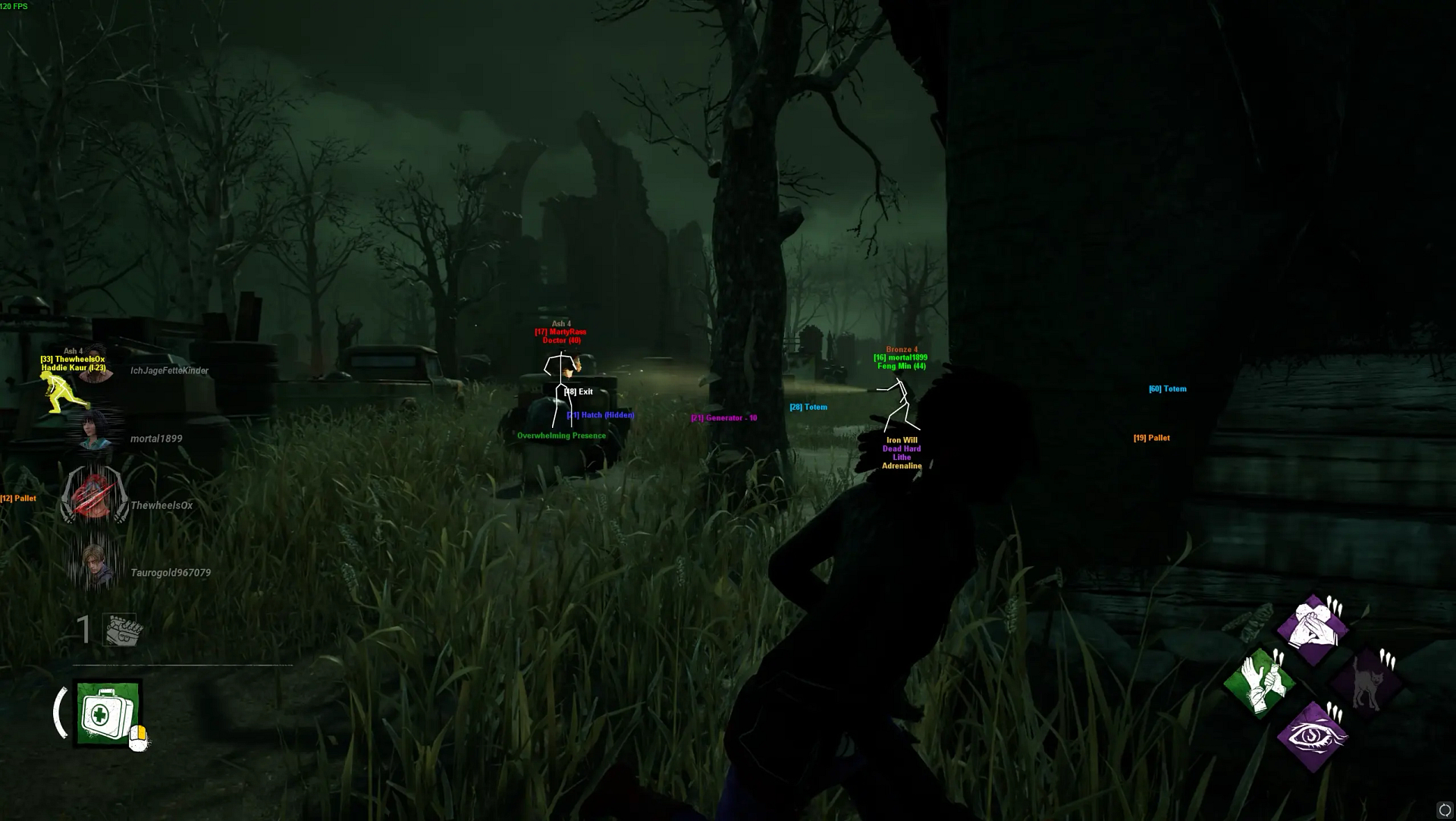Screen dimensions: 1456x821
Task: Click the medkit charge meter arc
Action: tap(61, 712)
